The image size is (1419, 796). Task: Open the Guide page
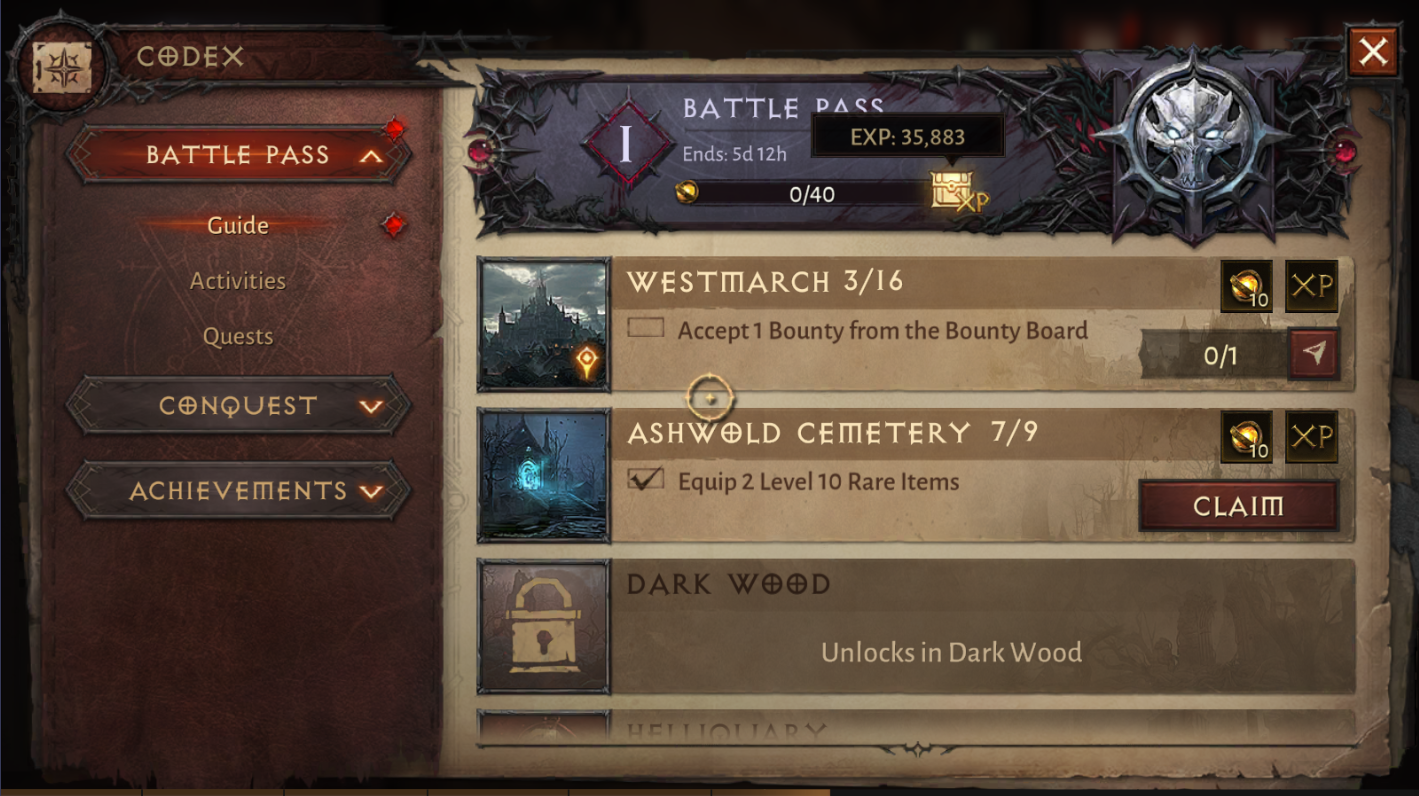(237, 225)
